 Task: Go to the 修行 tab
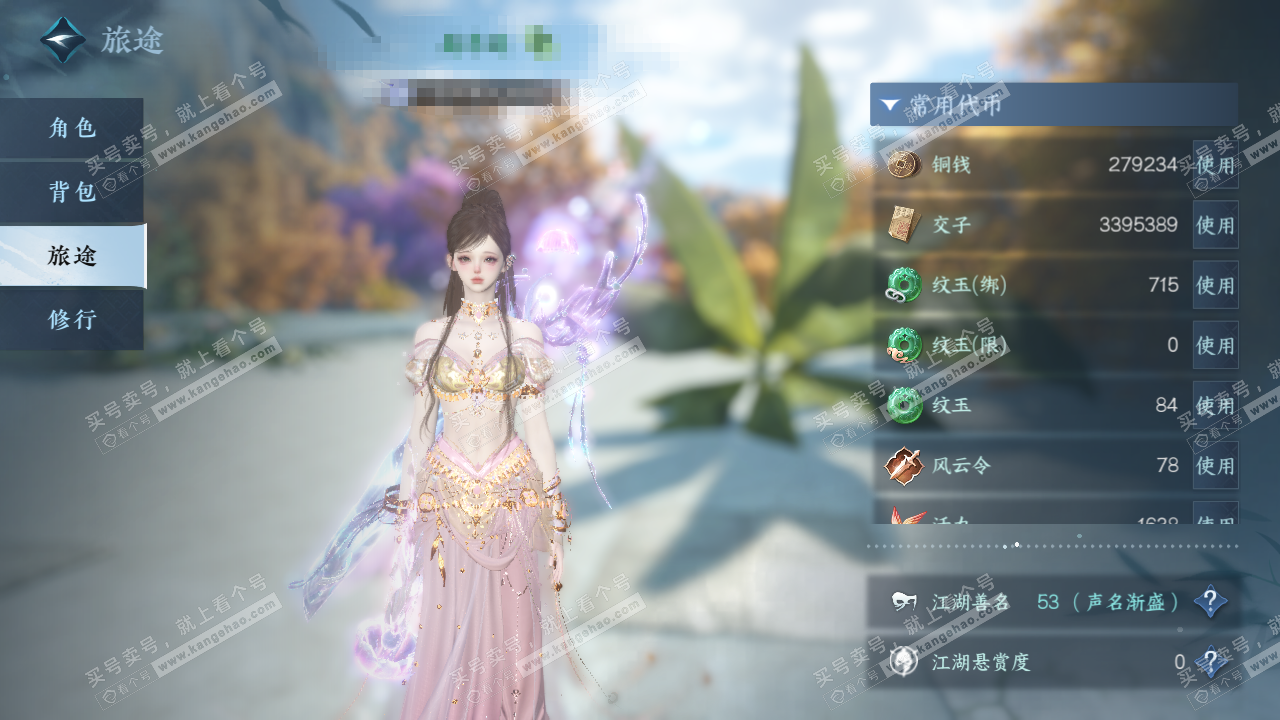[72, 320]
